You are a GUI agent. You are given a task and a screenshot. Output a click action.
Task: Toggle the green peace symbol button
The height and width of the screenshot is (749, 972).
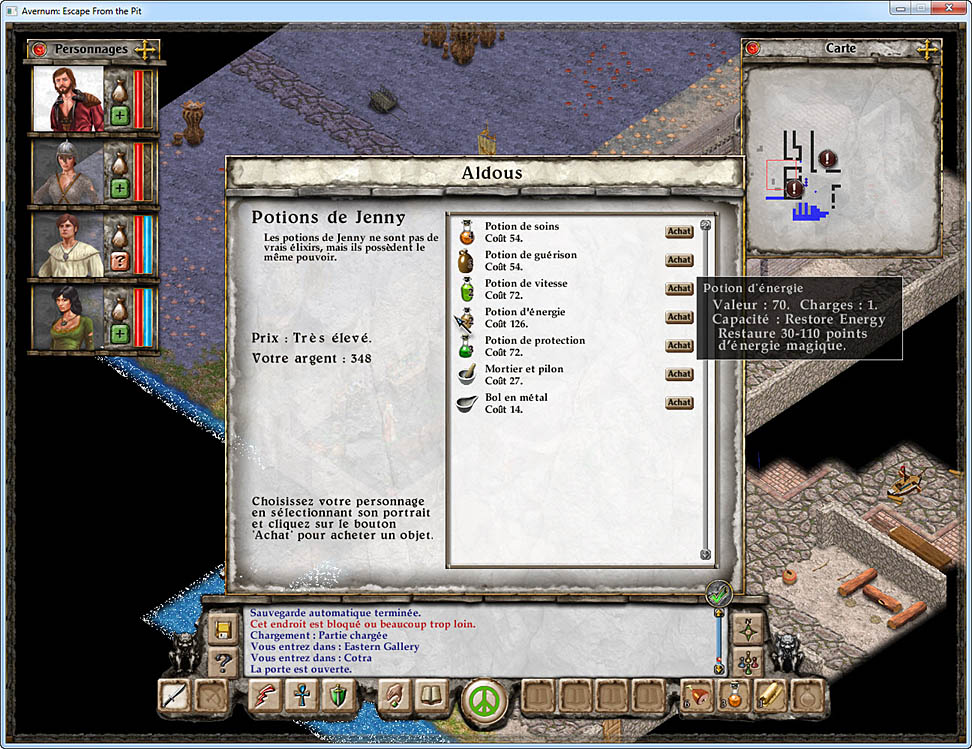(x=484, y=697)
